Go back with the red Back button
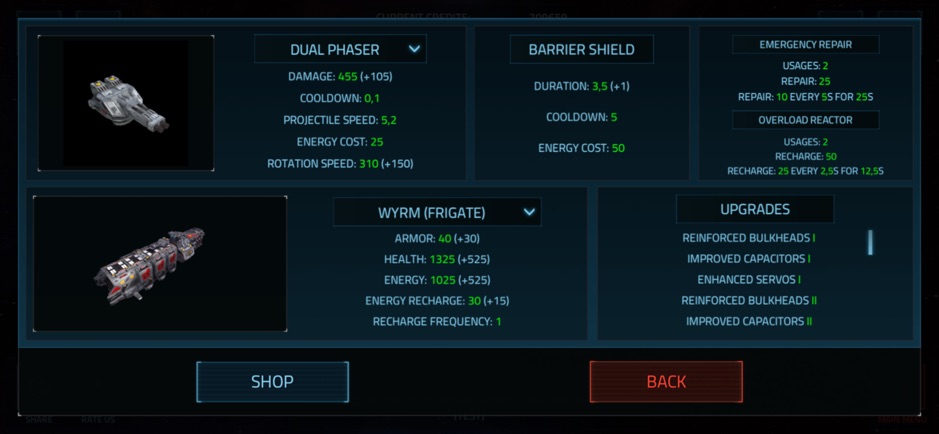 [666, 381]
